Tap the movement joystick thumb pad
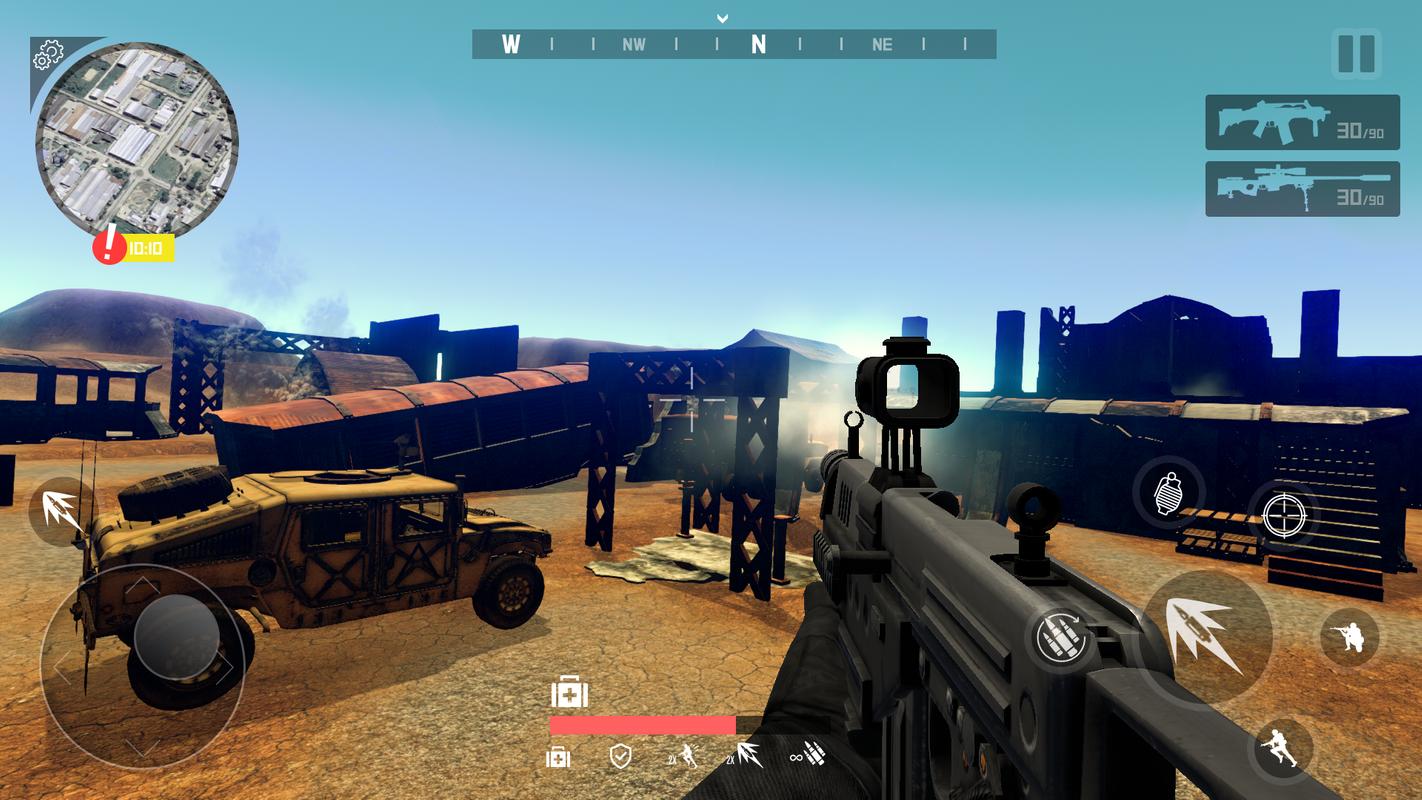1422x800 pixels. [176, 637]
